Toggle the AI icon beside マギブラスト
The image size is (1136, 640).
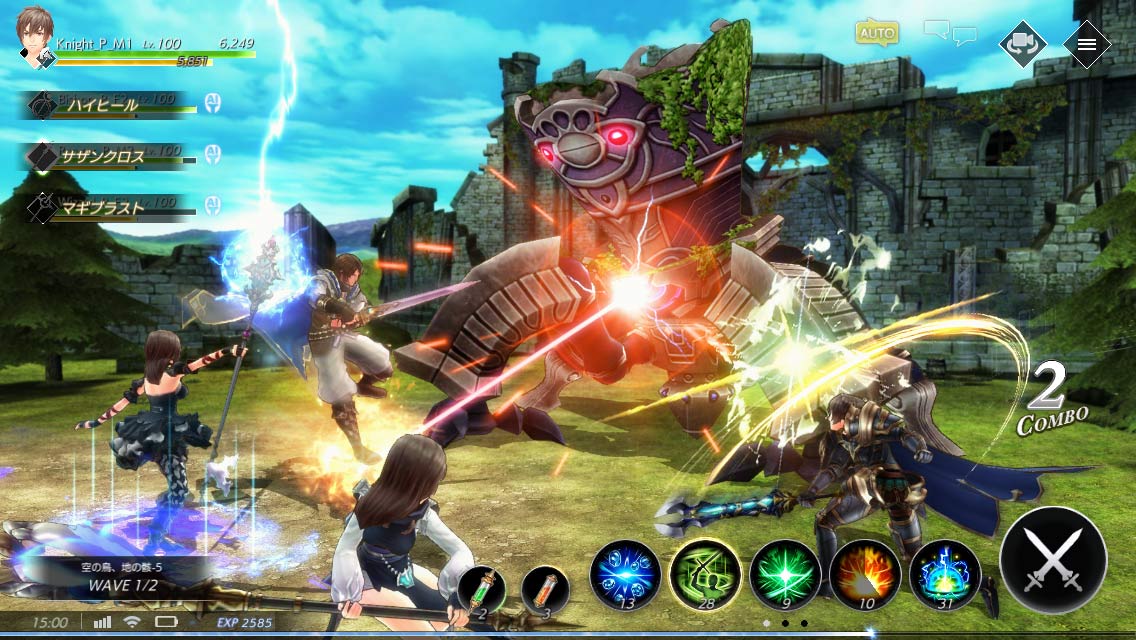tap(212, 206)
